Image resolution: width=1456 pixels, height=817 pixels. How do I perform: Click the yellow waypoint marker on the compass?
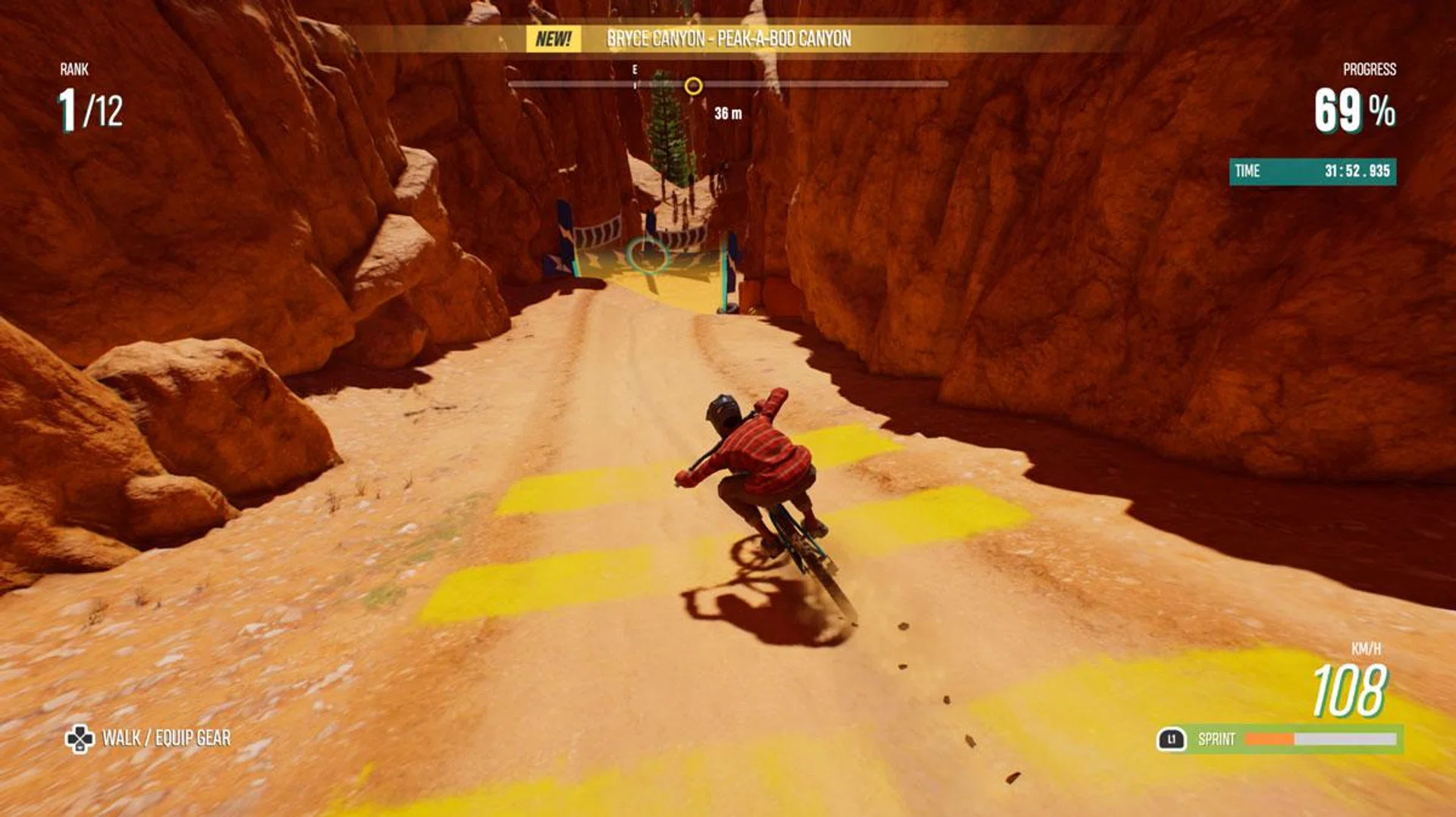point(693,86)
